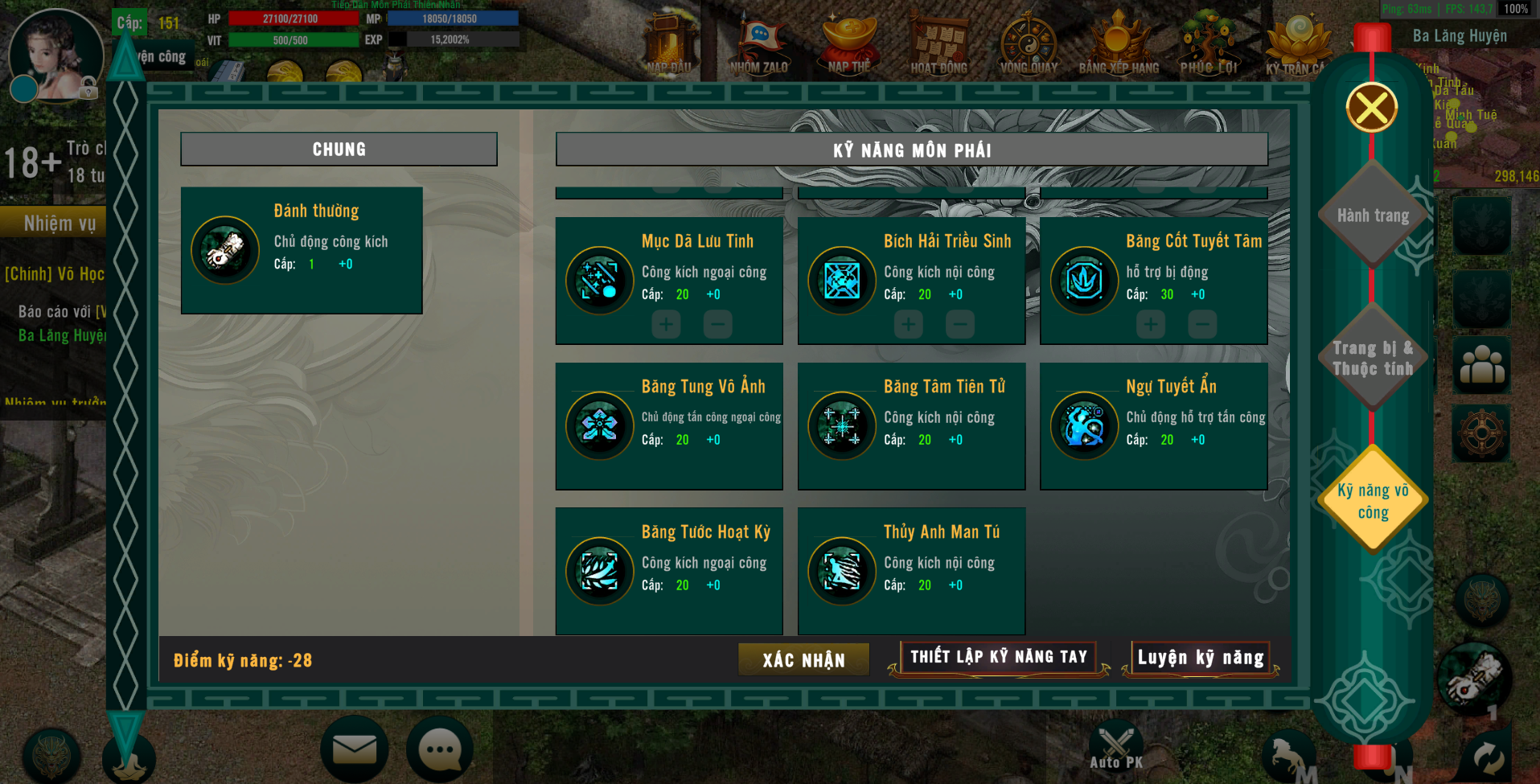The image size is (1540, 784).
Task: Close the skill panel with the X button
Action: coord(1371,108)
